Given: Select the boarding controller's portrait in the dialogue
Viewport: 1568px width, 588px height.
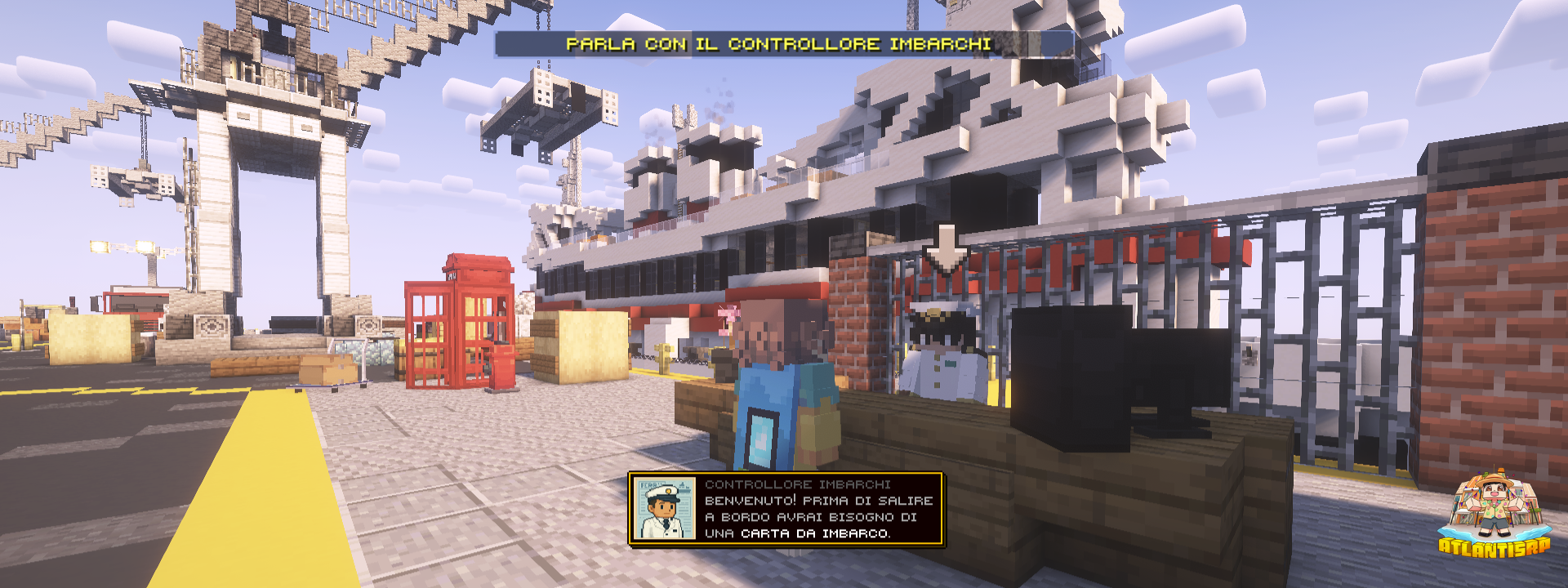Looking at the screenshot, I should coord(665,510).
